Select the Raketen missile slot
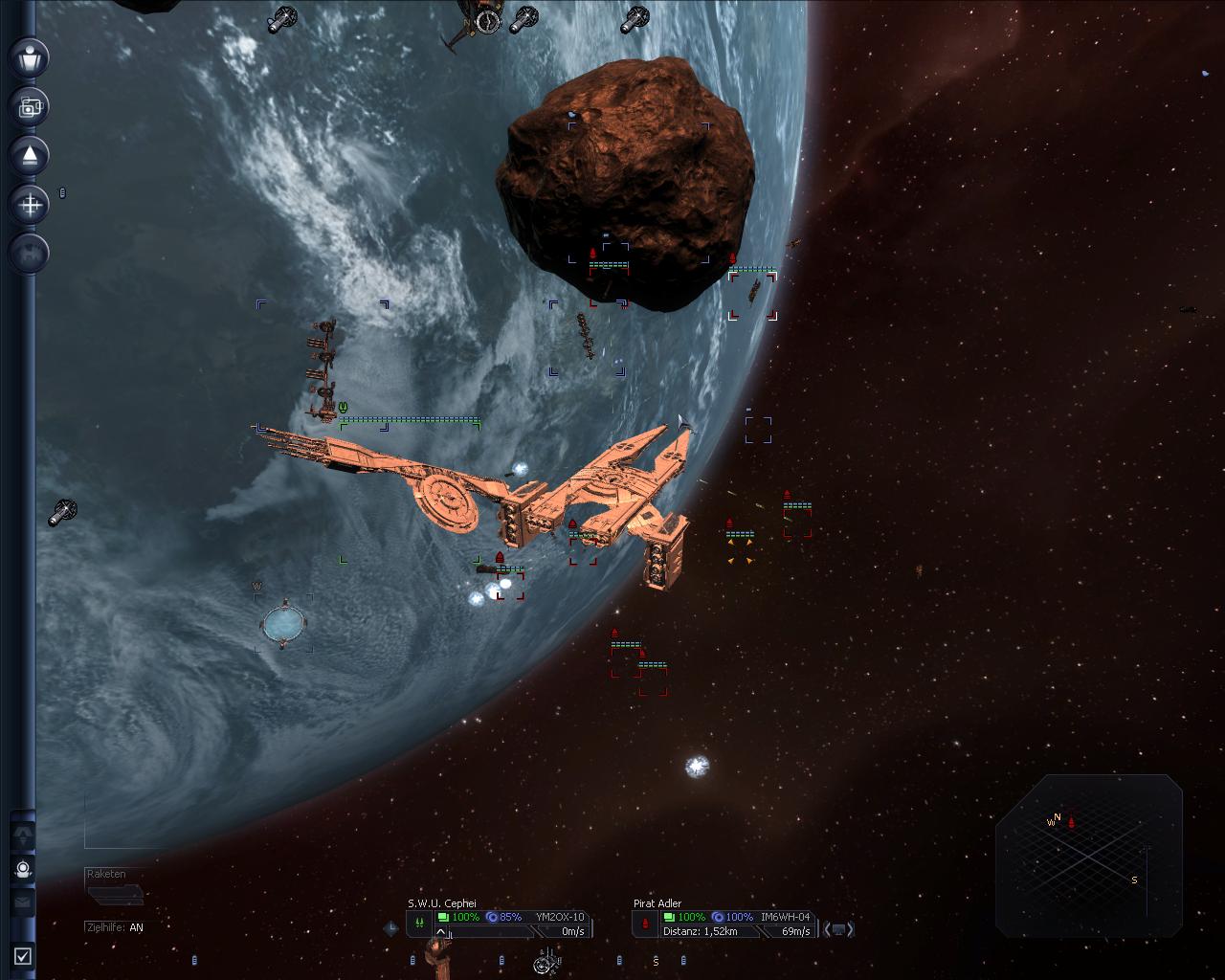1225x980 pixels. [x=115, y=895]
